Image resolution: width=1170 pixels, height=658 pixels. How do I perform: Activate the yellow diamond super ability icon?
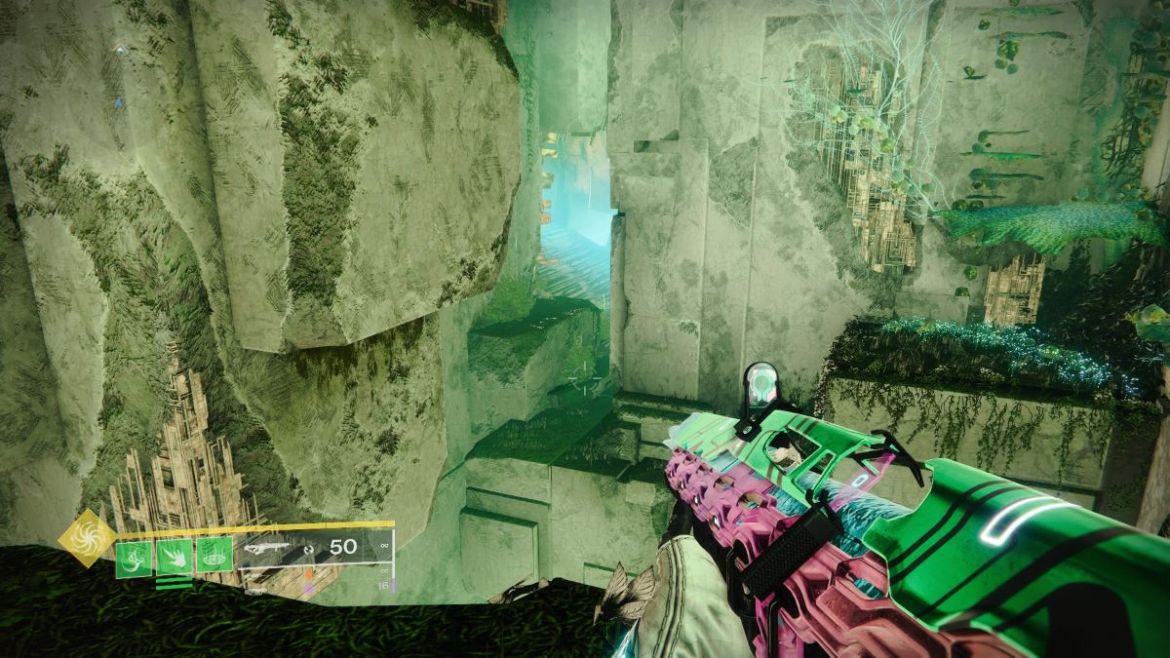(86, 539)
